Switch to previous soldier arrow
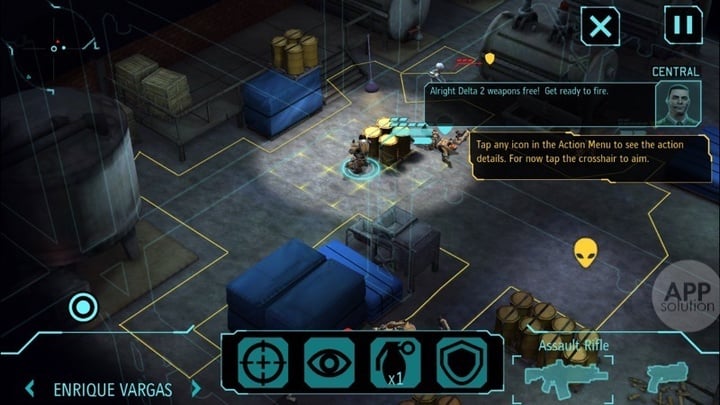Screen dimensions: 720x405 31,388
